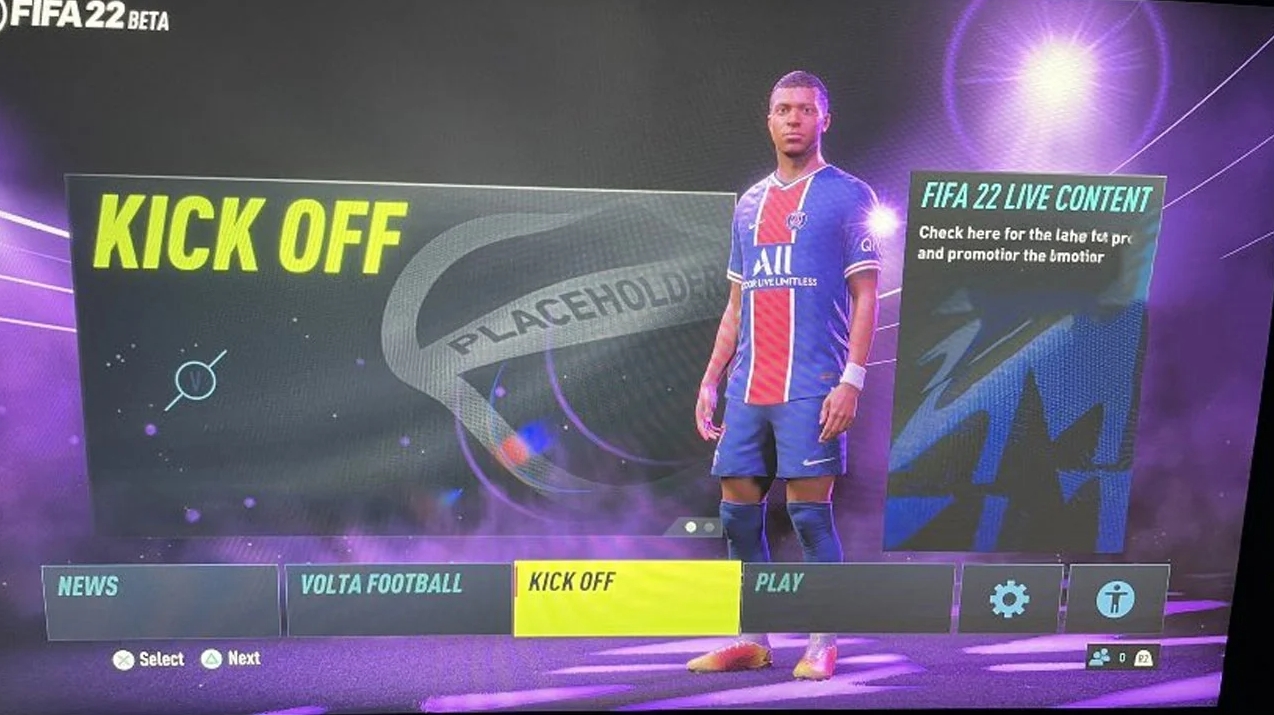1274x715 pixels.
Task: Open settings via the gear icon
Action: click(x=1009, y=599)
